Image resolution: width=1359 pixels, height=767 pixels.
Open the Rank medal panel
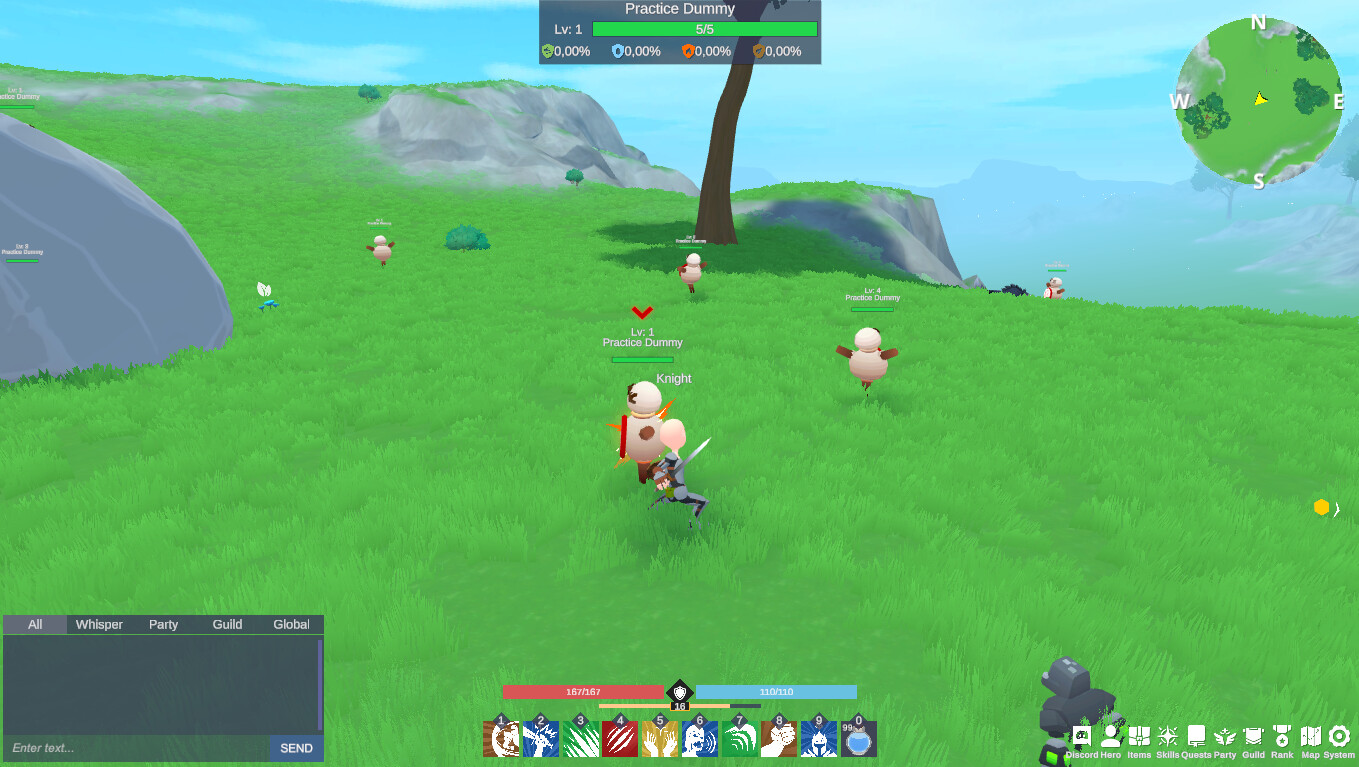[x=1281, y=735]
